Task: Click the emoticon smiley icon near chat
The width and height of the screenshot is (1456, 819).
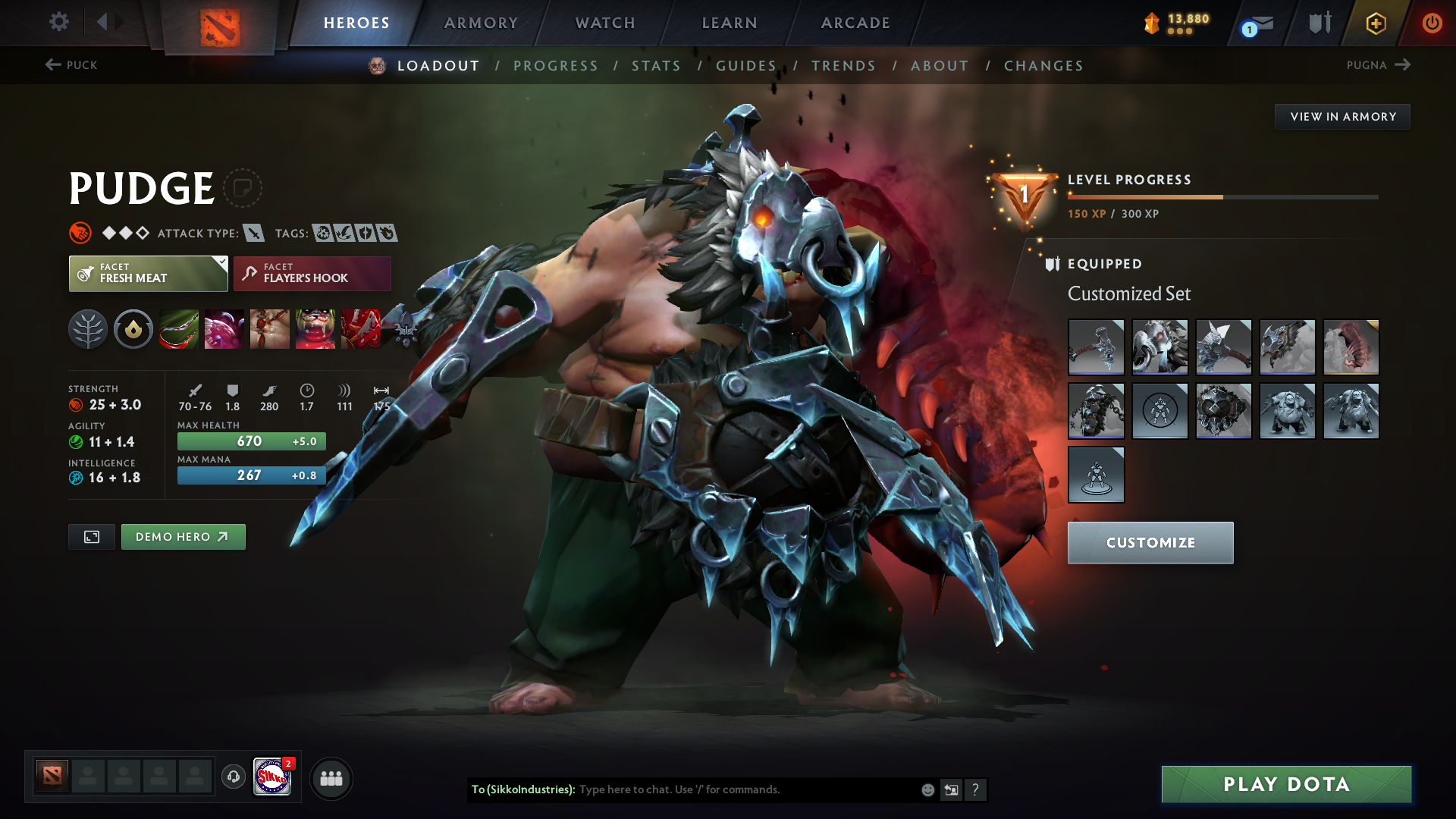Action: coord(927,789)
